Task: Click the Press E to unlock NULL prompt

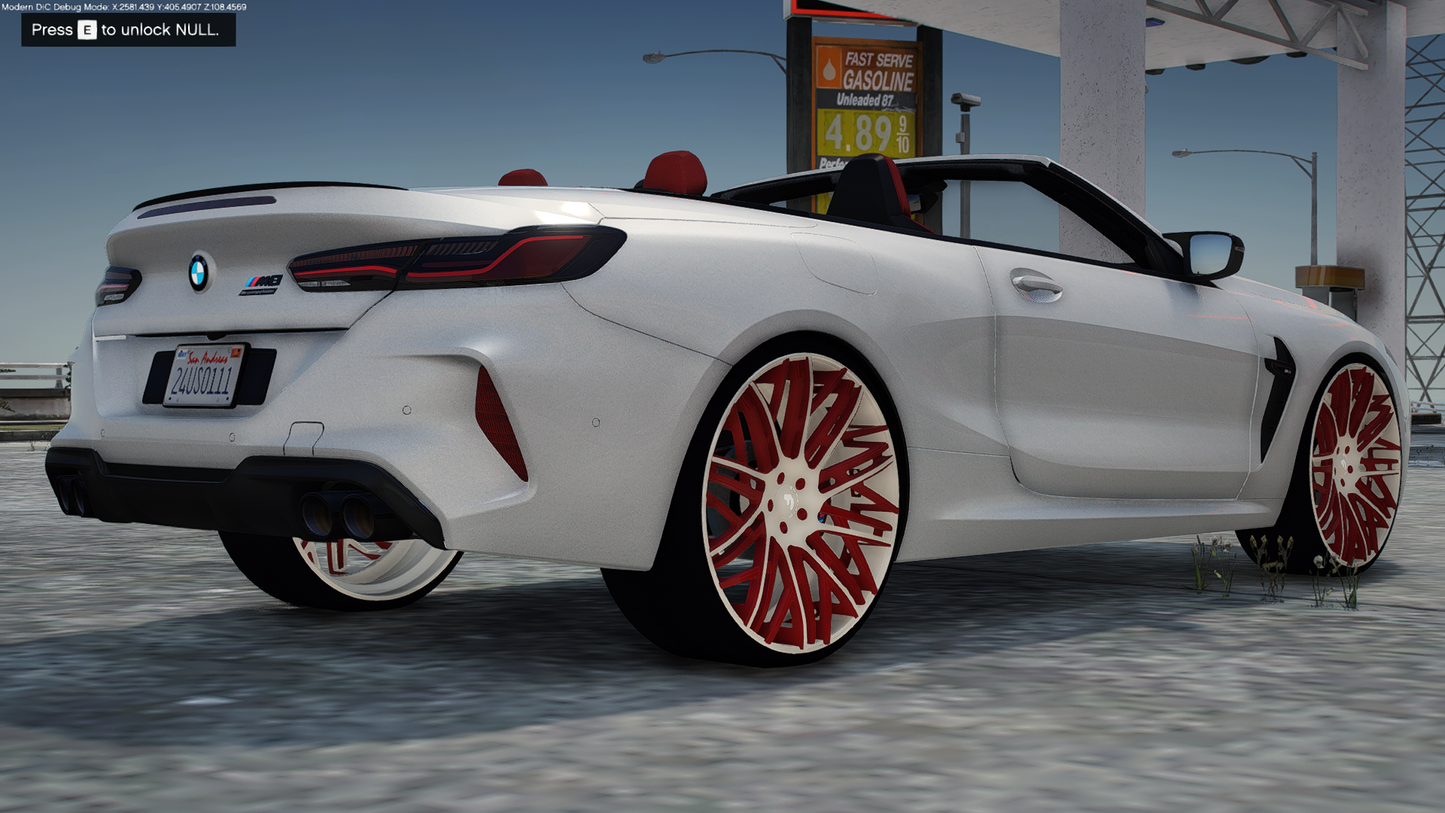Action: click(x=128, y=30)
